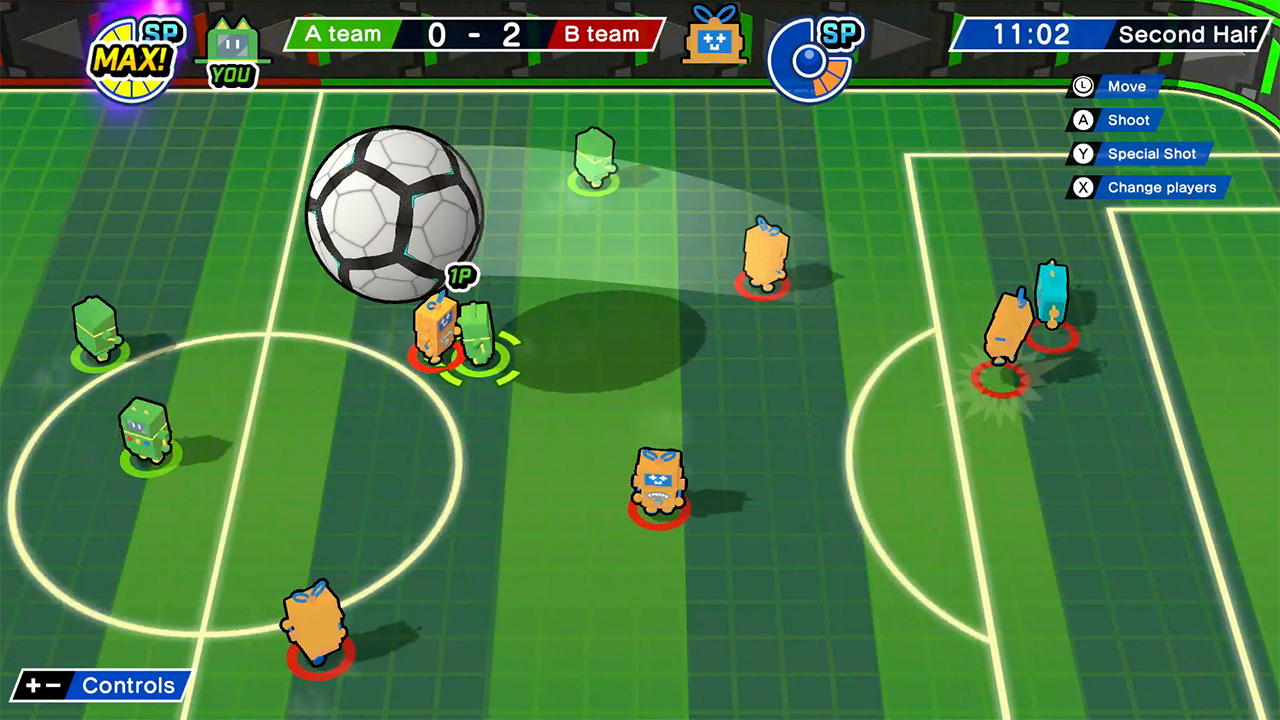This screenshot has height=720, width=1280.
Task: Click the A button Shoot icon
Action: point(1084,120)
